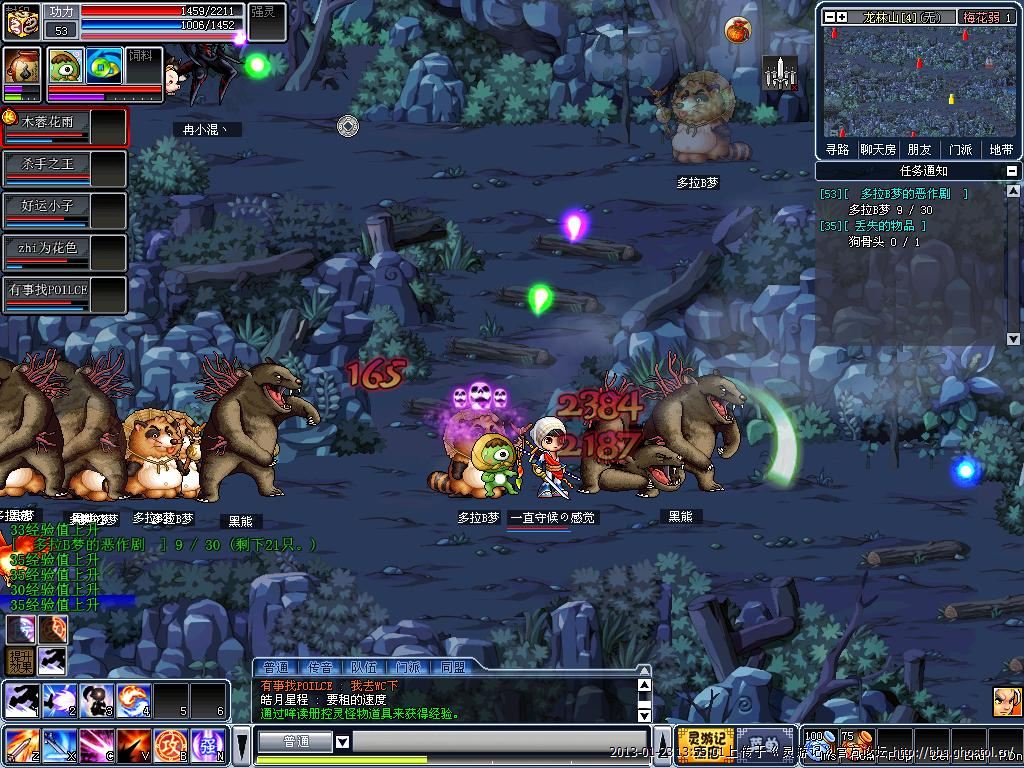
Task: Select the 丢失的物品 quest entry
Action: (x=887, y=226)
